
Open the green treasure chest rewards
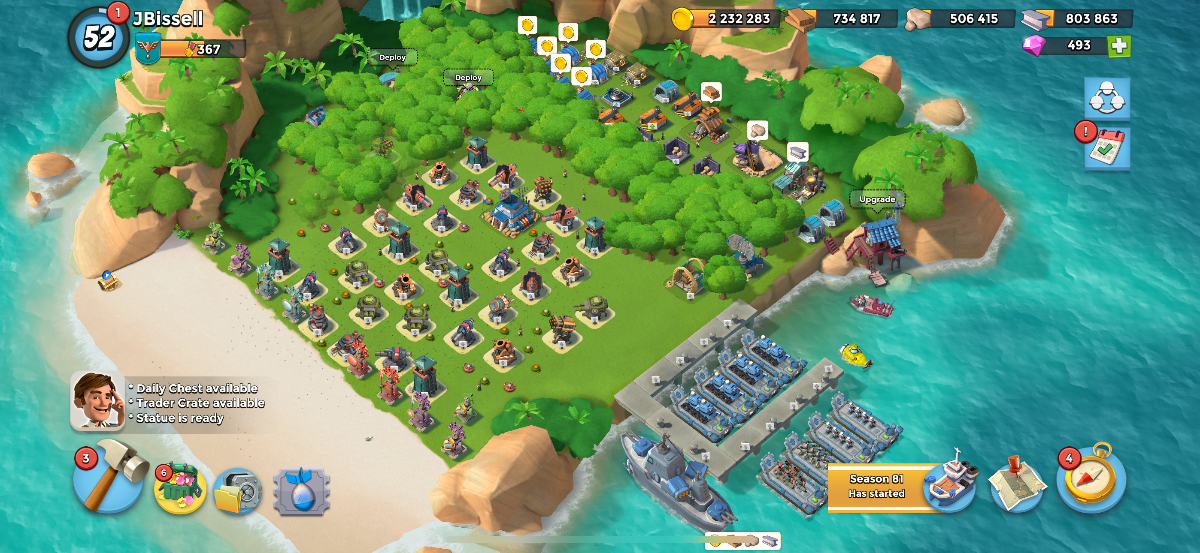pyautogui.click(x=181, y=490)
